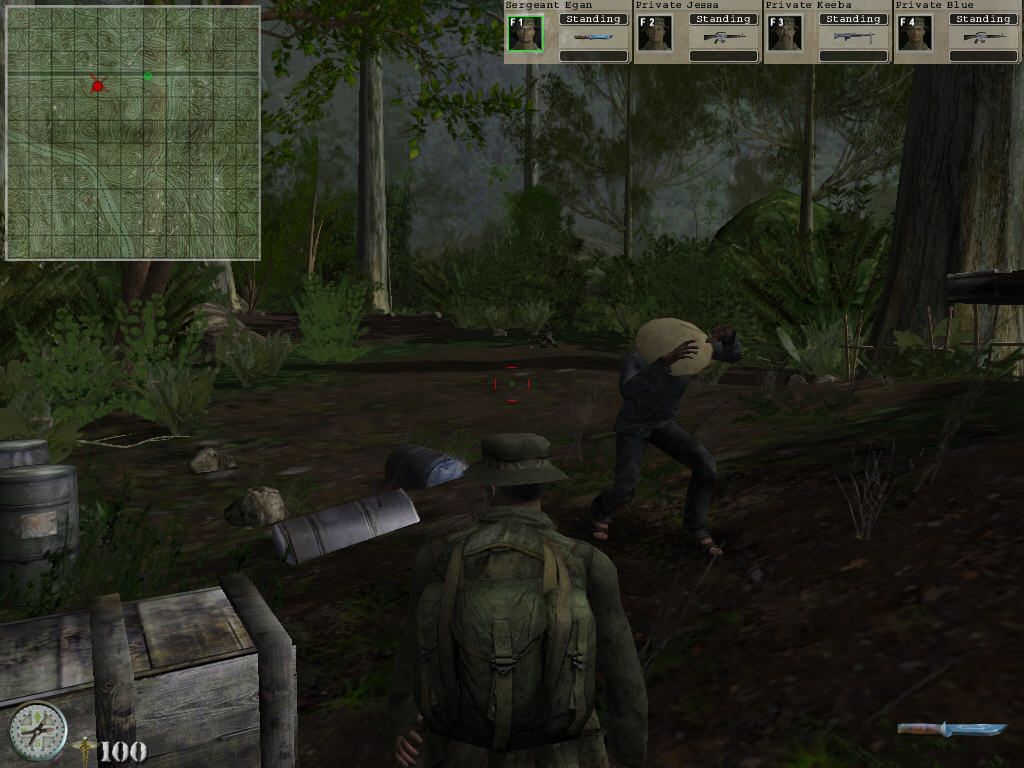Click the compass icon
Viewport: 1024px width, 768px height.
[x=38, y=730]
